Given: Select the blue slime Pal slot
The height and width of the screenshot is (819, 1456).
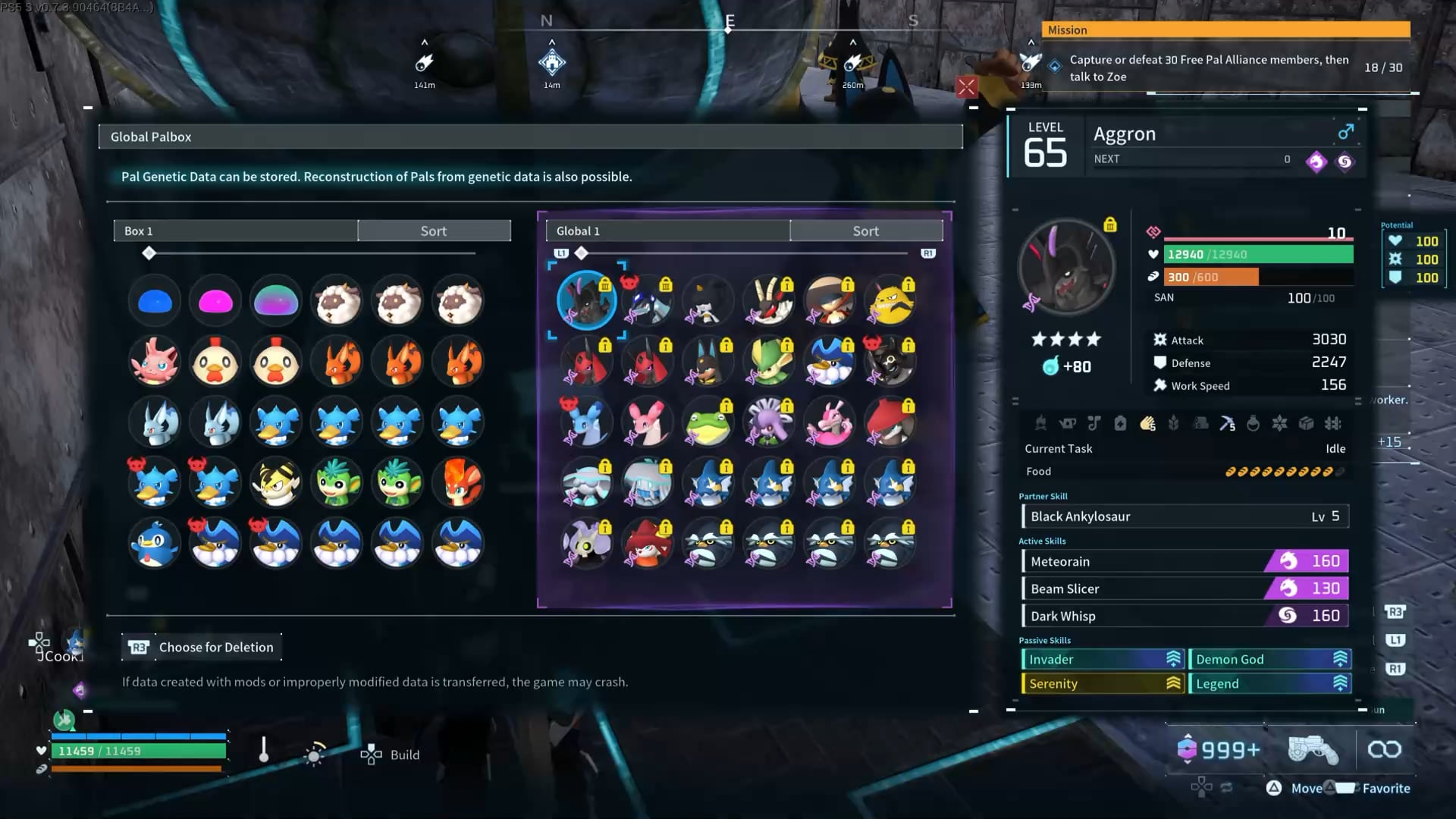Looking at the screenshot, I should tap(155, 302).
